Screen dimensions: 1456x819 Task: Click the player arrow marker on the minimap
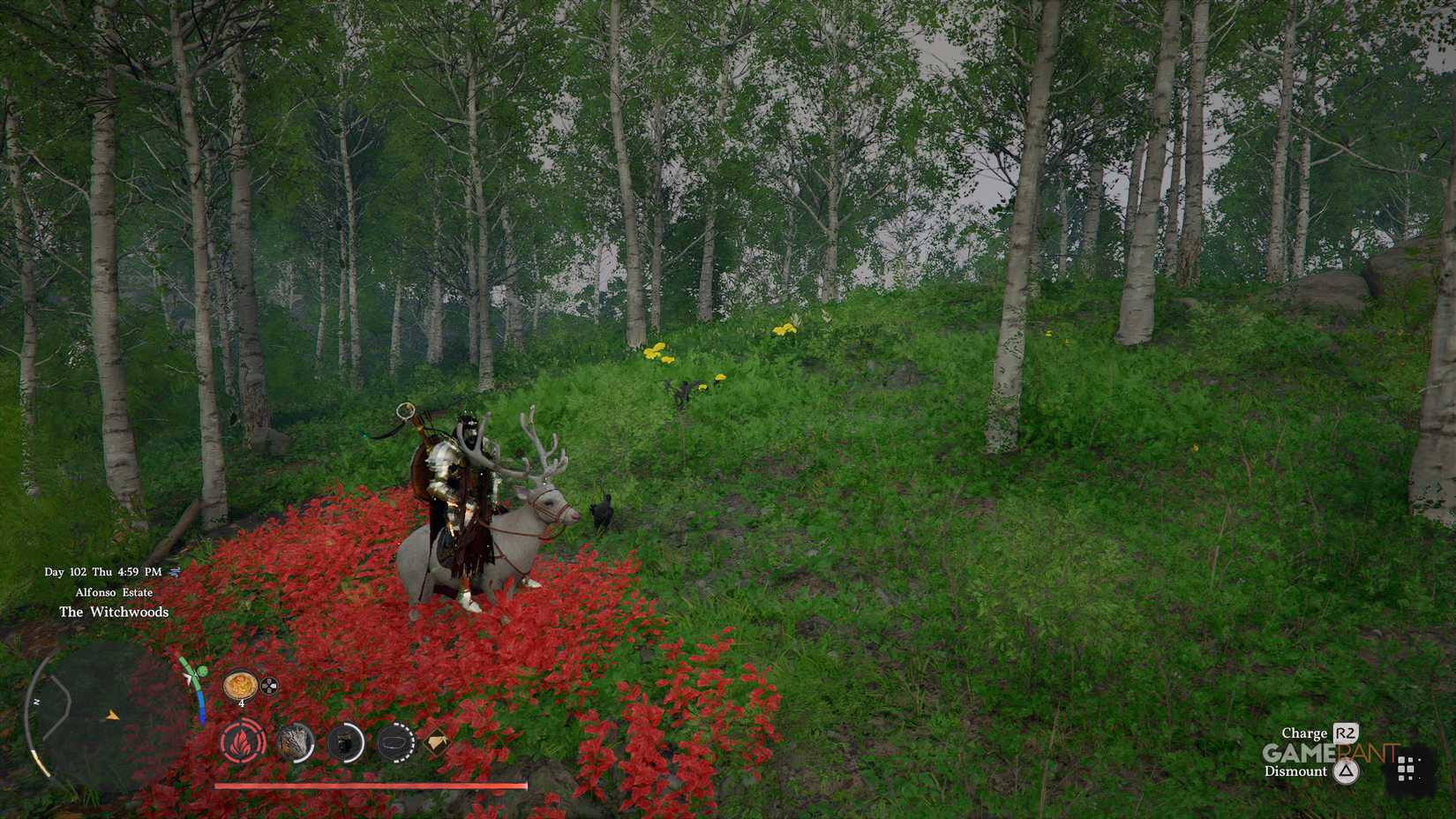tap(112, 715)
